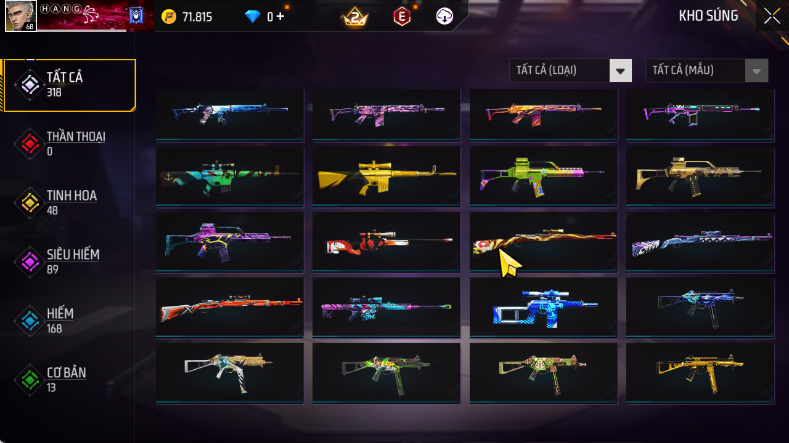
Task: Open the white round icon in top bar
Action: (445, 16)
